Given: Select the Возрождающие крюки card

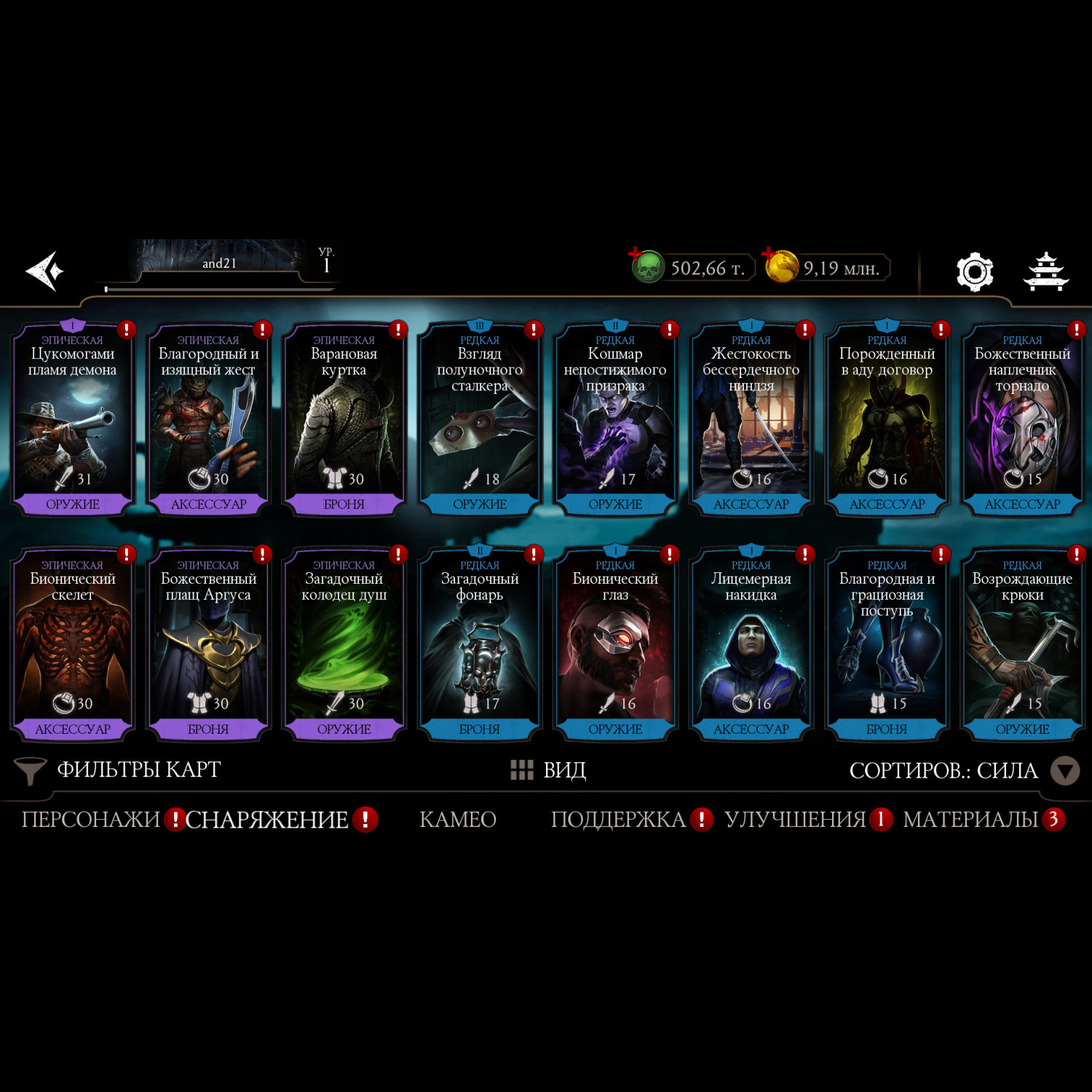Looking at the screenshot, I should coord(1022,645).
